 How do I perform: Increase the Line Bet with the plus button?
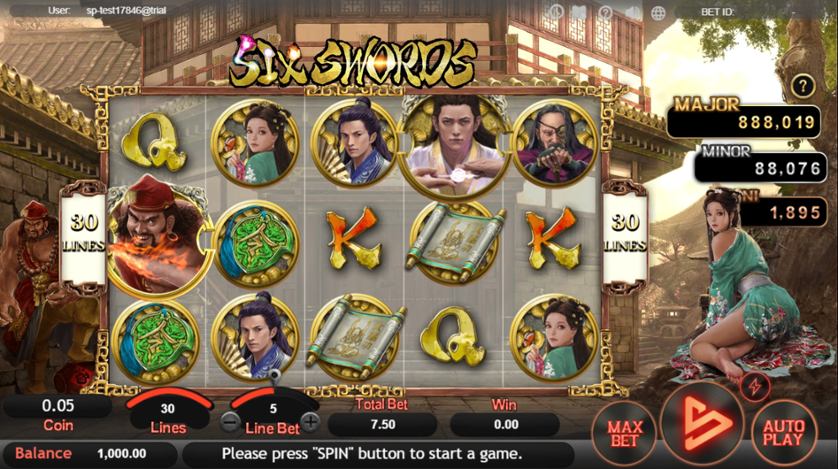tap(311, 421)
